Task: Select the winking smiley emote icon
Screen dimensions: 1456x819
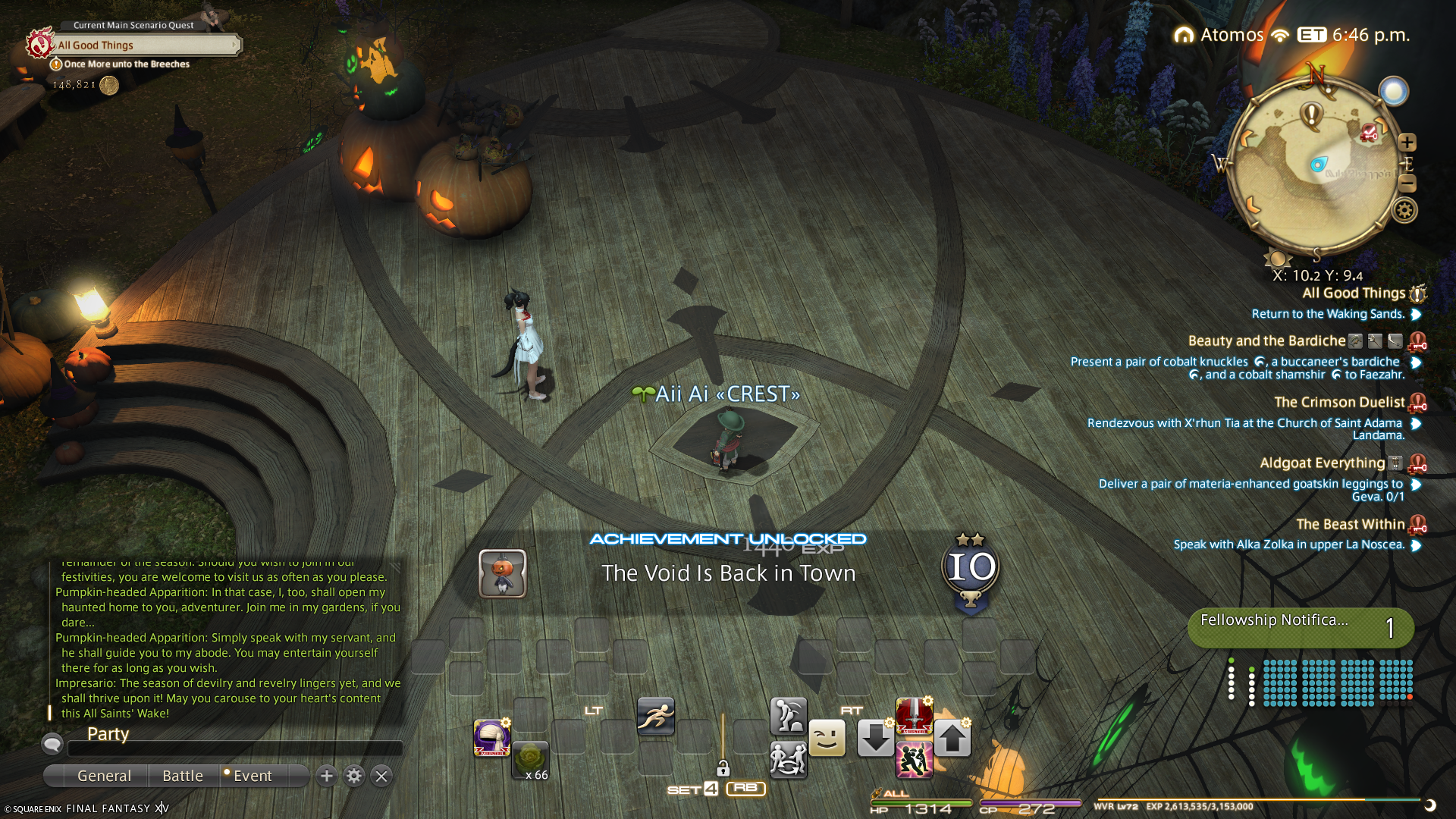Action: coord(827,738)
